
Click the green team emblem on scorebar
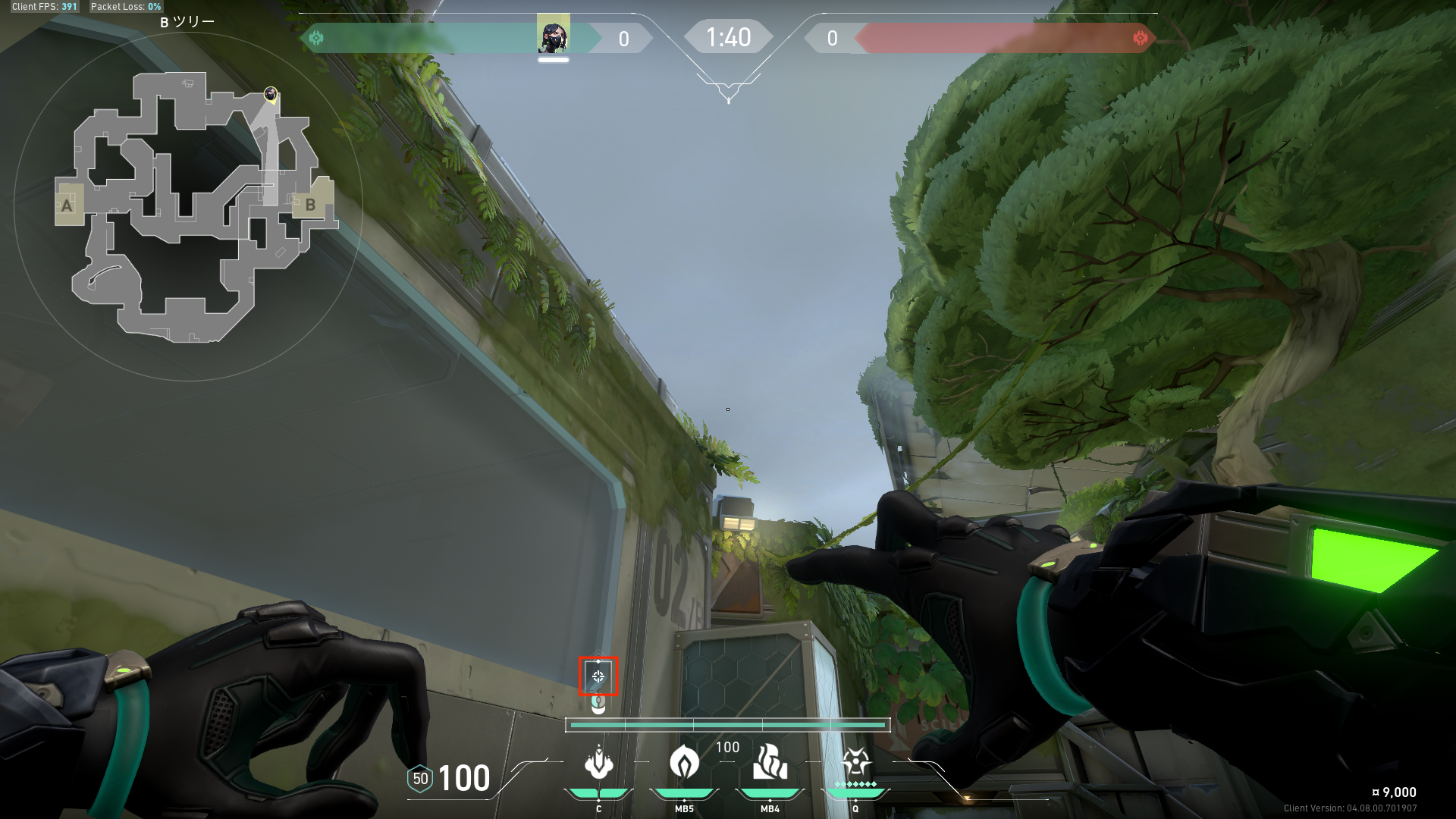point(316,38)
